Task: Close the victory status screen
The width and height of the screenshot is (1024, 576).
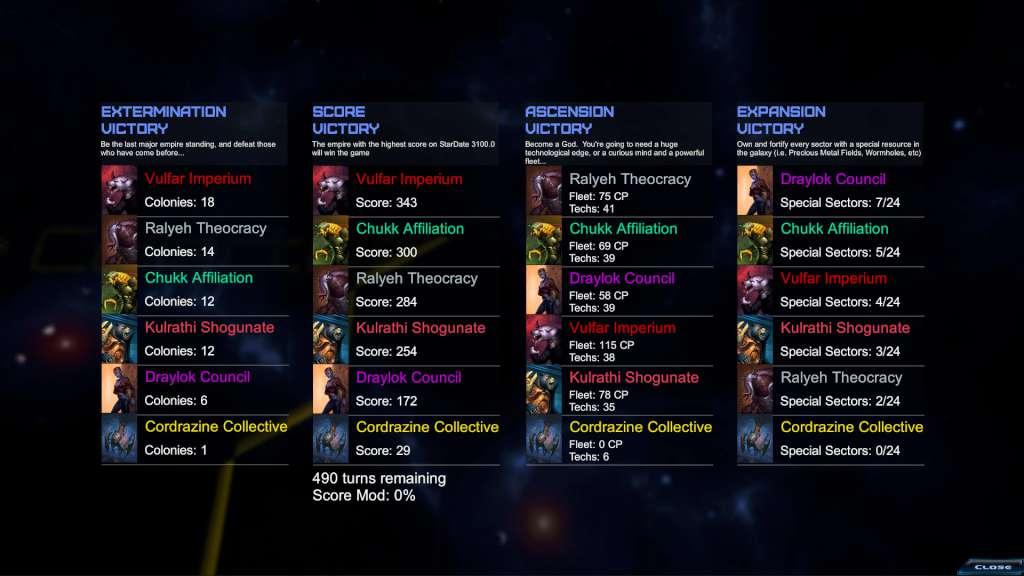Action: 991,566
